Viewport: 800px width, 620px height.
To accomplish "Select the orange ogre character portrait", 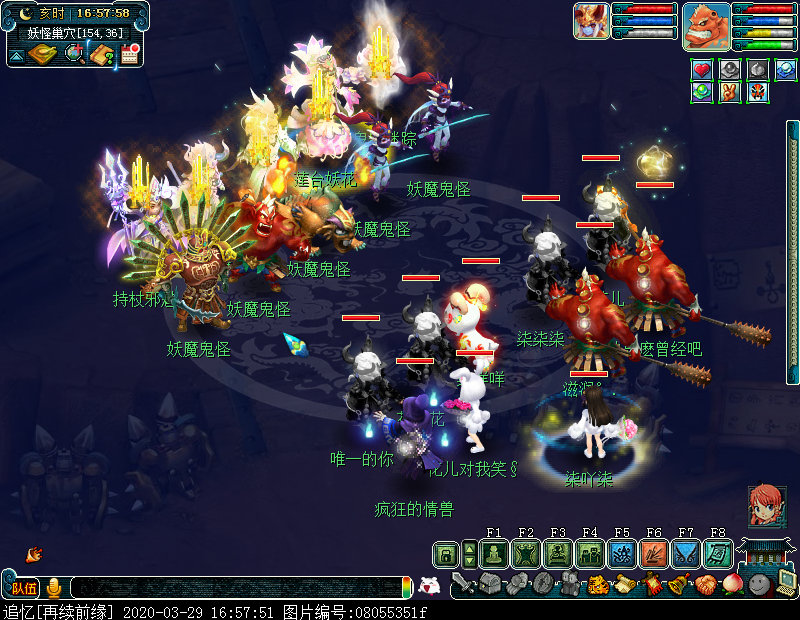I will click(706, 27).
